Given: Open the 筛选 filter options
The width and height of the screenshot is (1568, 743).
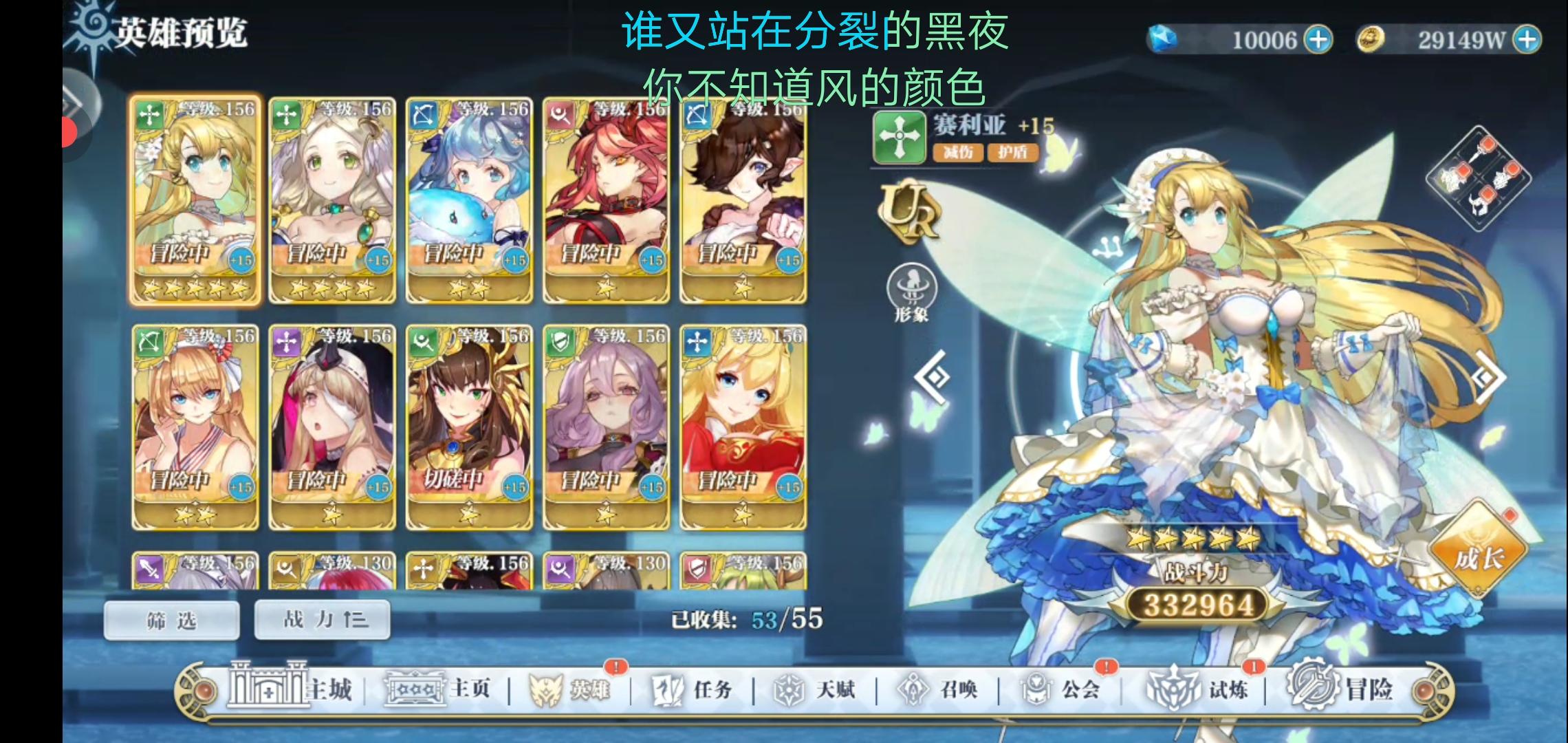Looking at the screenshot, I should (x=172, y=618).
